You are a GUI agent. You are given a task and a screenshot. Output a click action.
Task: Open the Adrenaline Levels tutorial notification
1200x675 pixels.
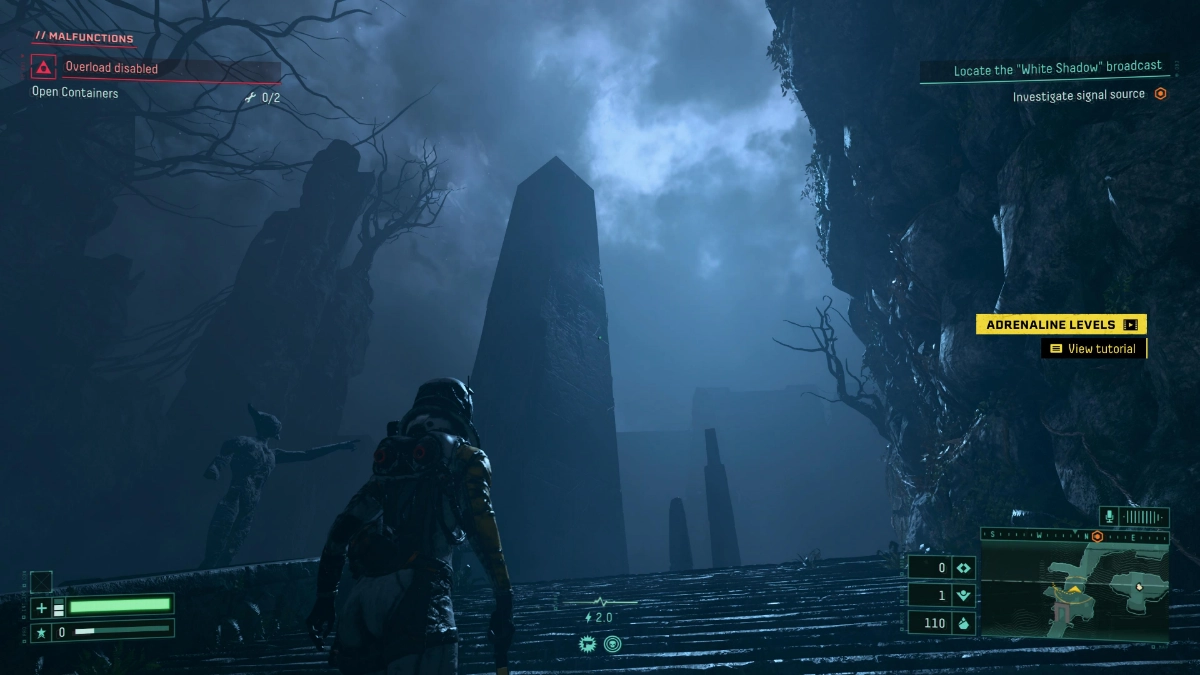(x=1061, y=324)
